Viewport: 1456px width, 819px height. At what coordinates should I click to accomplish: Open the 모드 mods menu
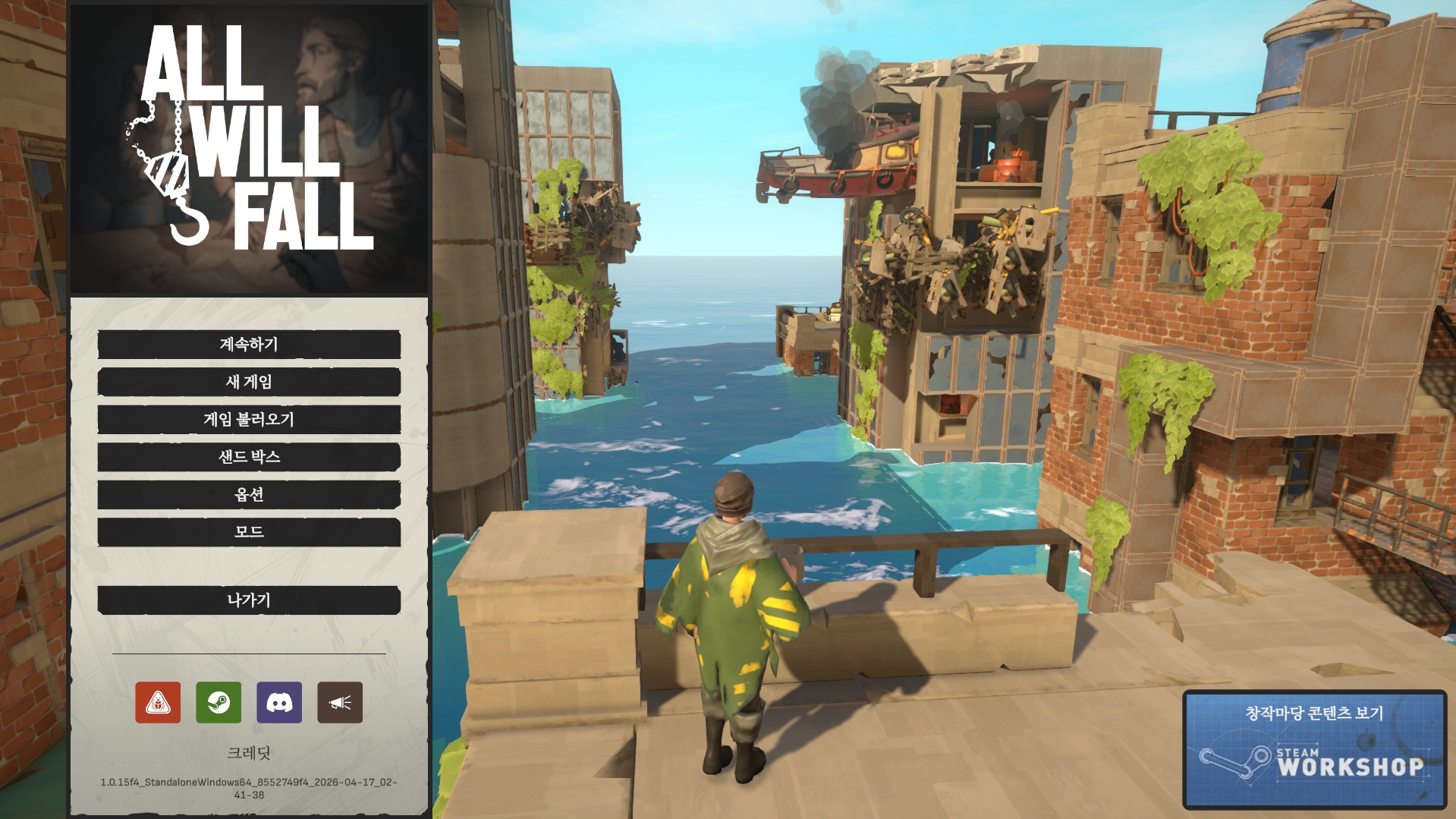pyautogui.click(x=249, y=532)
